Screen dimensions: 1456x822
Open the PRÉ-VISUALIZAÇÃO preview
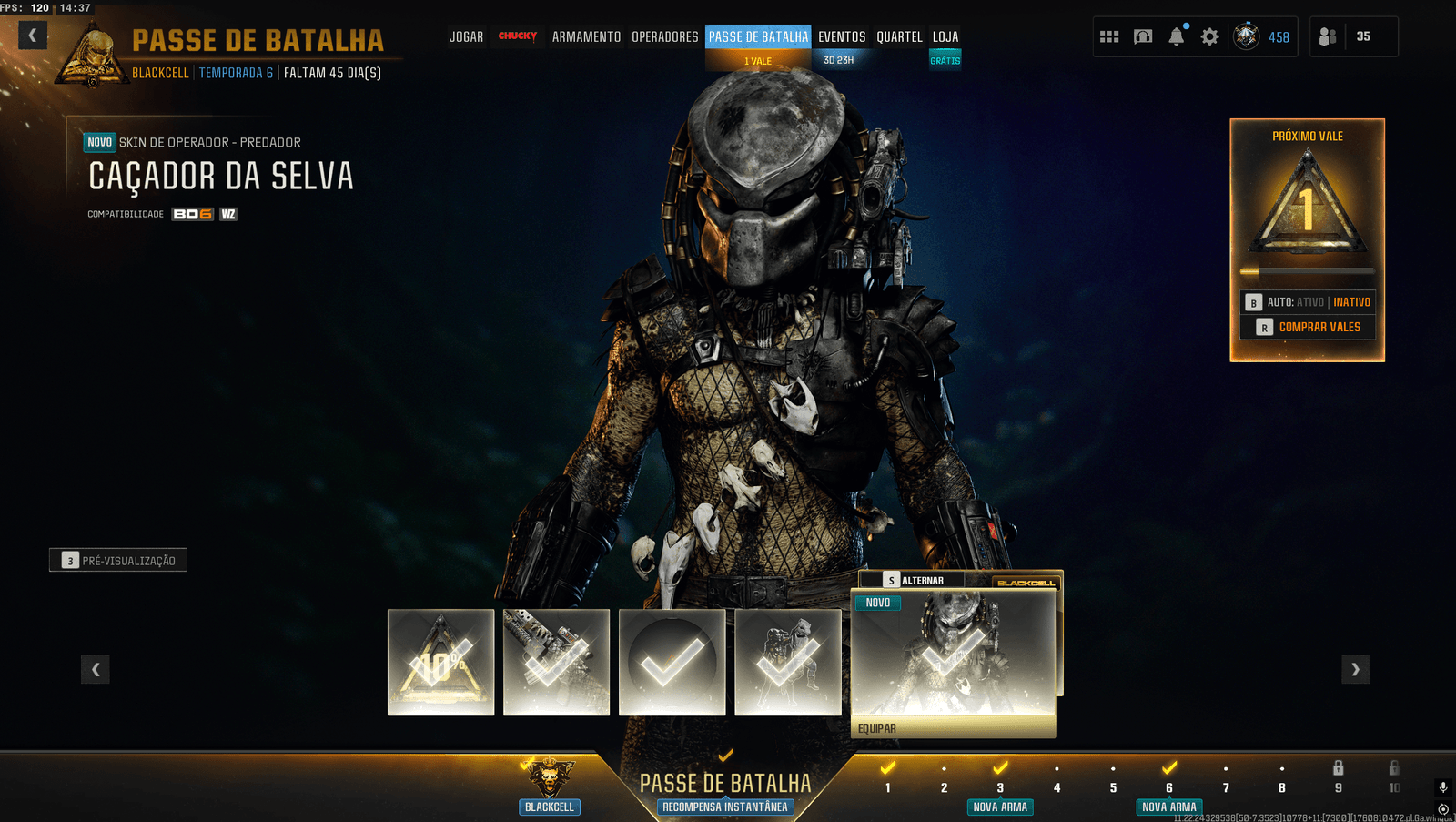(118, 561)
